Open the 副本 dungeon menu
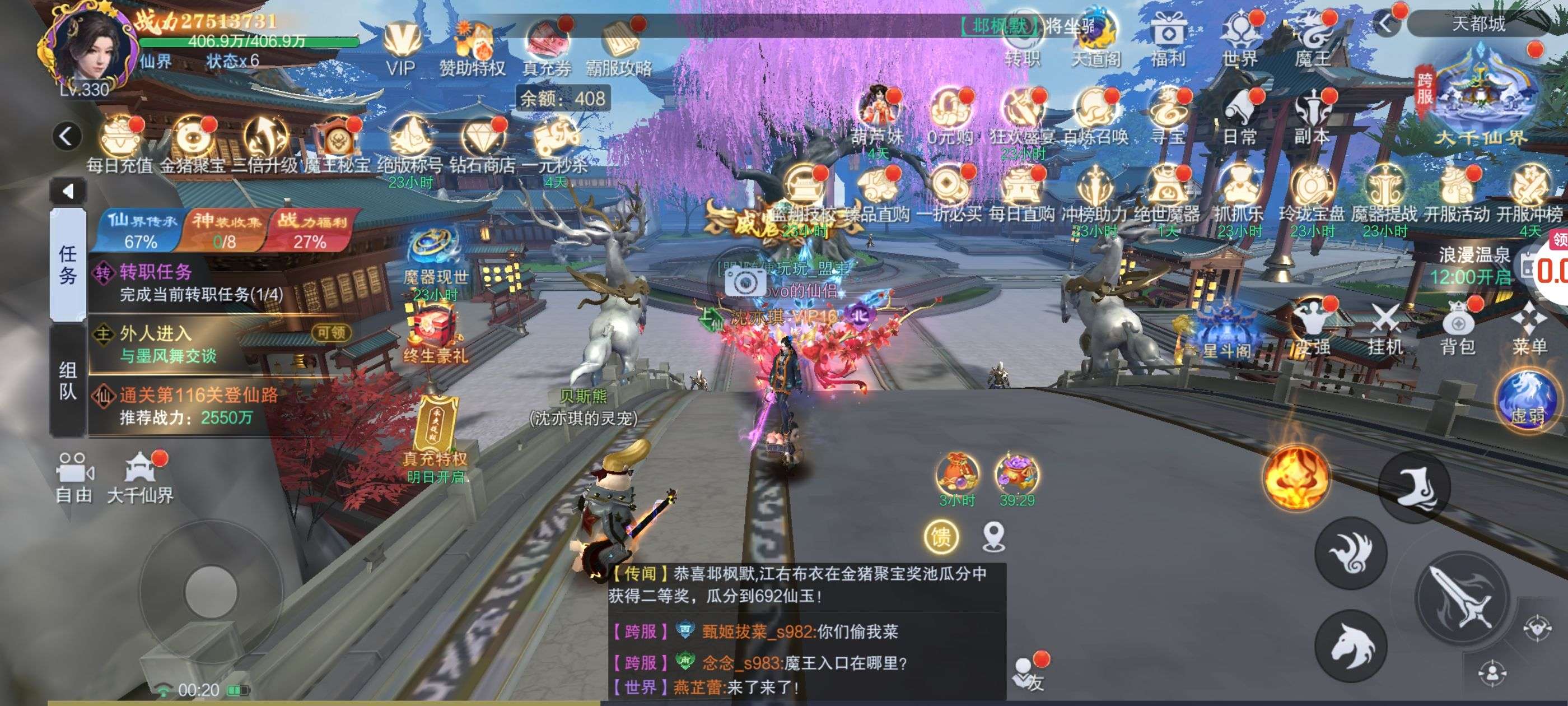Image resolution: width=1568 pixels, height=706 pixels. [1312, 116]
